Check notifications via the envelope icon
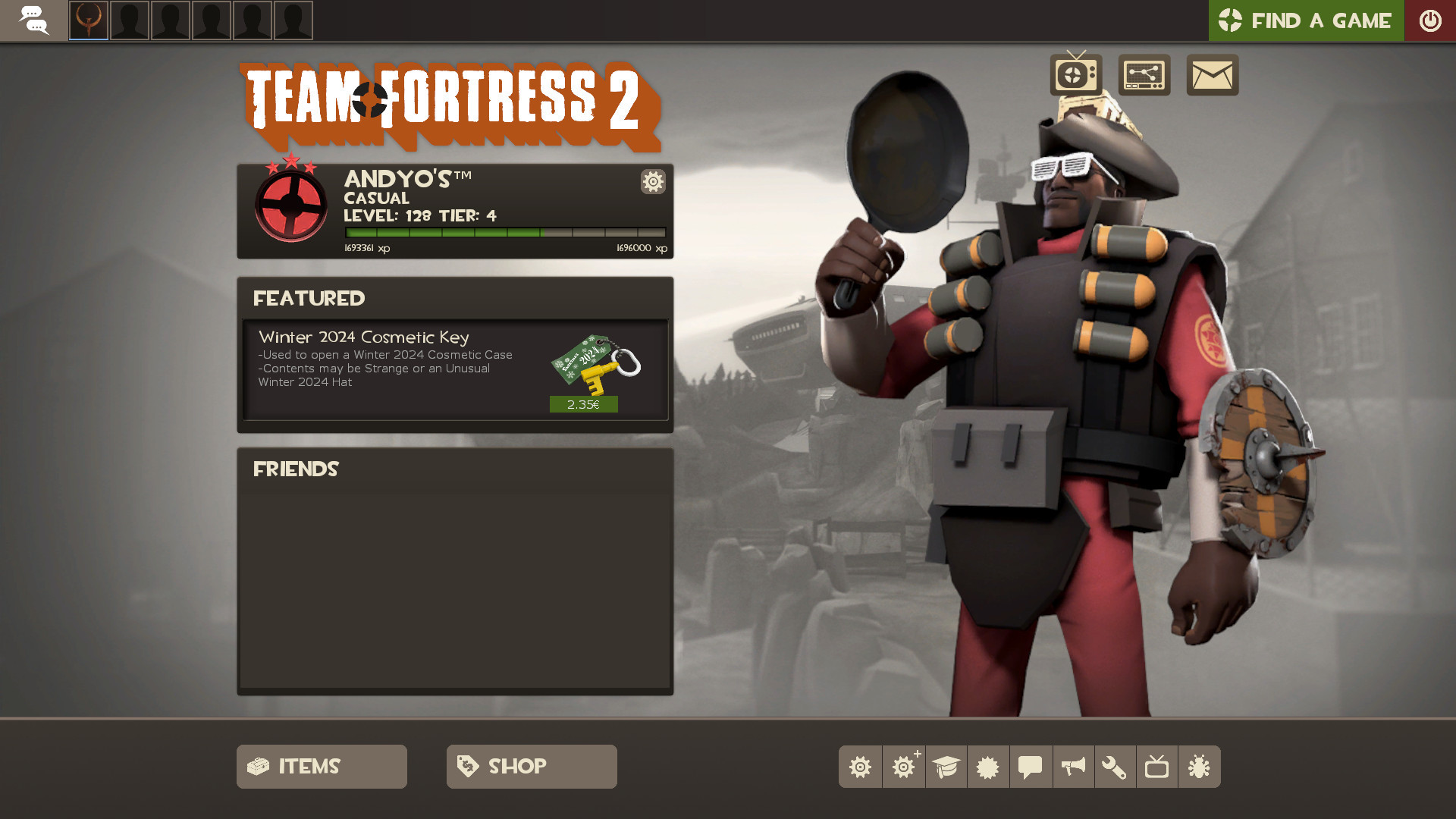 click(1212, 75)
